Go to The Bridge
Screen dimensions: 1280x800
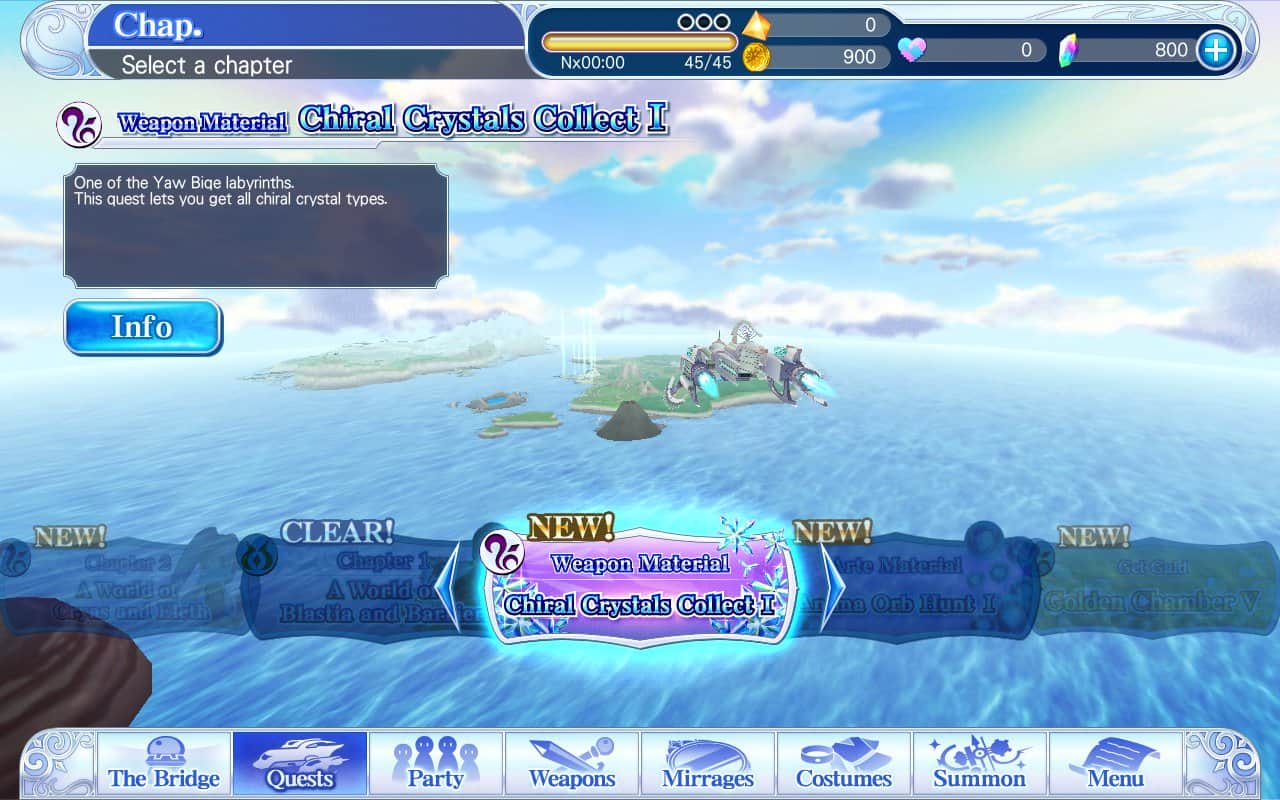coord(164,764)
